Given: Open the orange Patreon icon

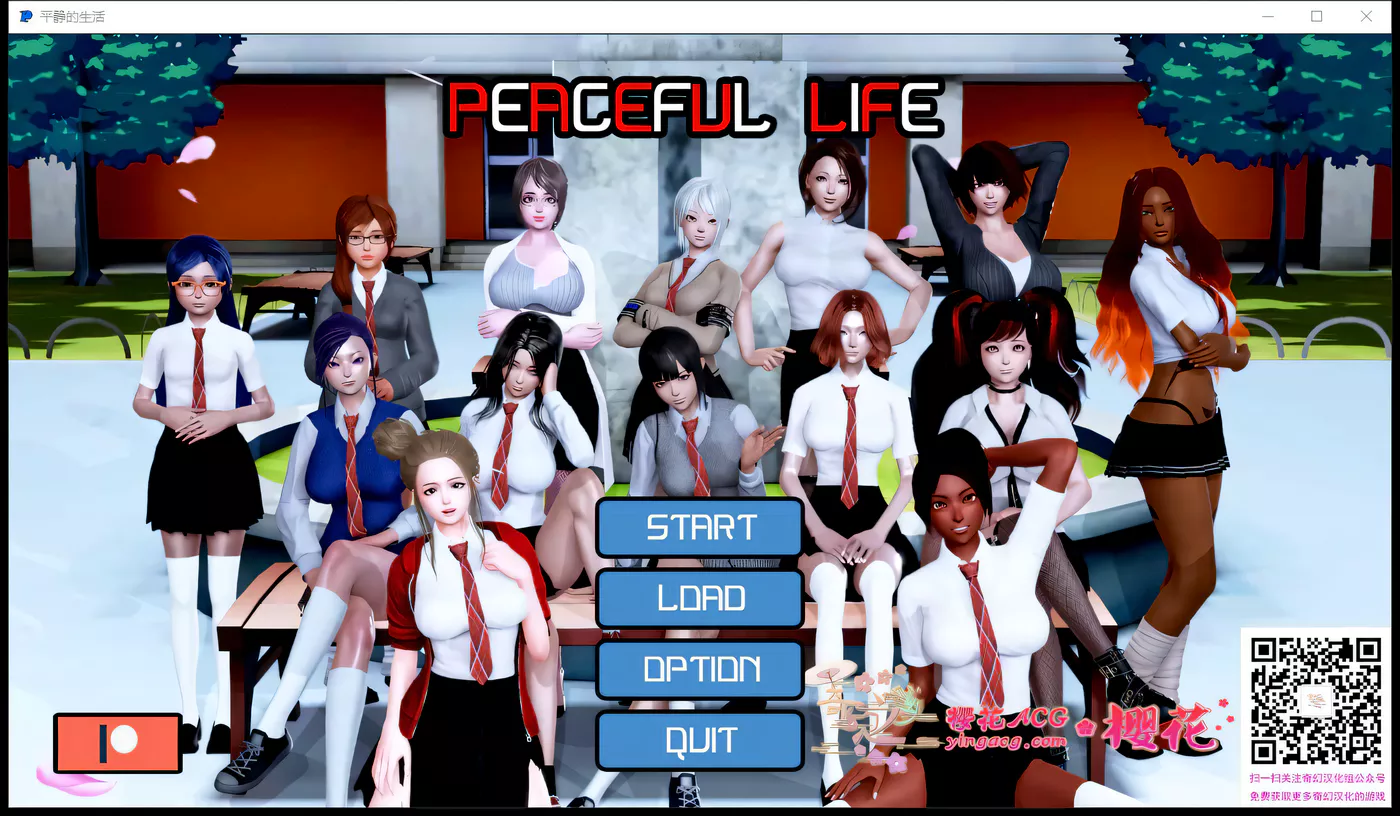Looking at the screenshot, I should pos(116,742).
